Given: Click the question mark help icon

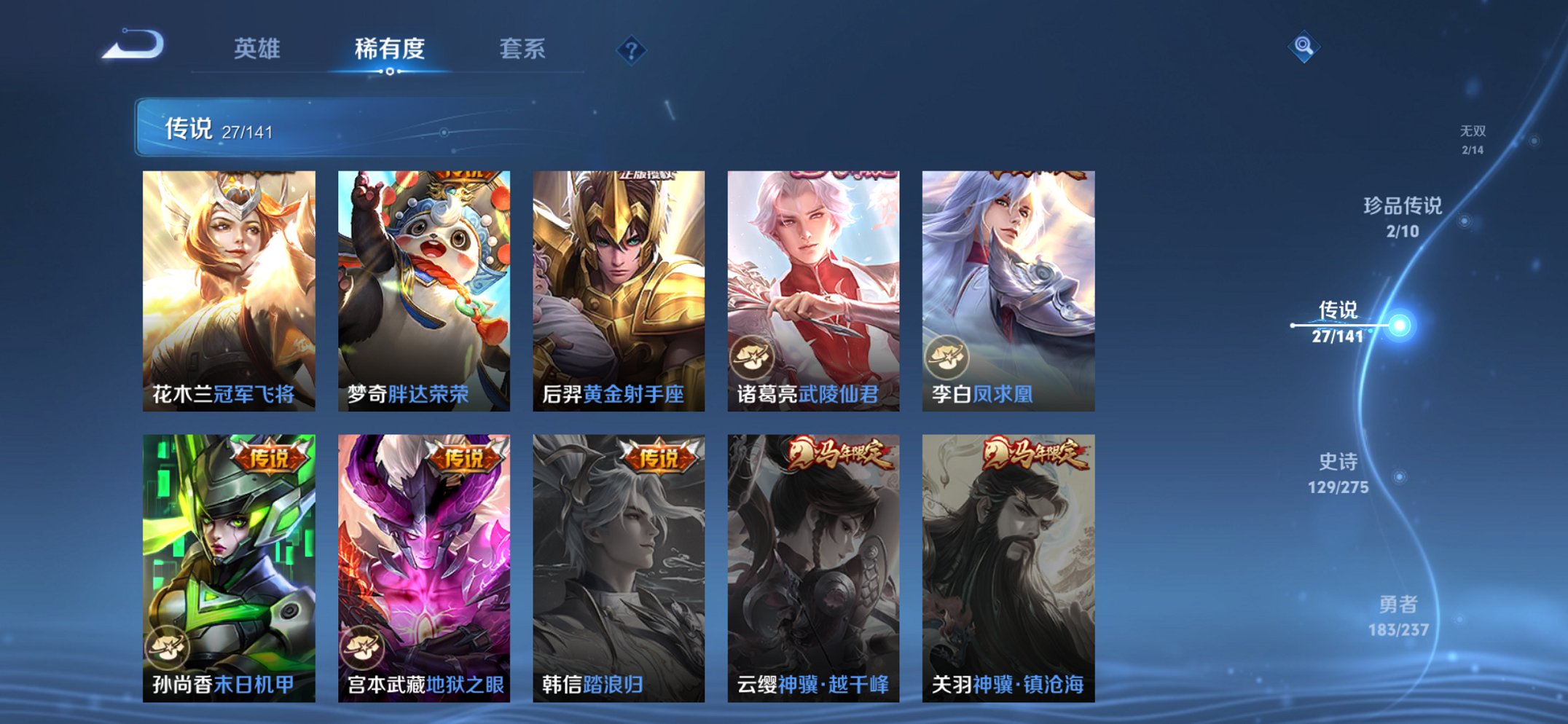Looking at the screenshot, I should [631, 50].
